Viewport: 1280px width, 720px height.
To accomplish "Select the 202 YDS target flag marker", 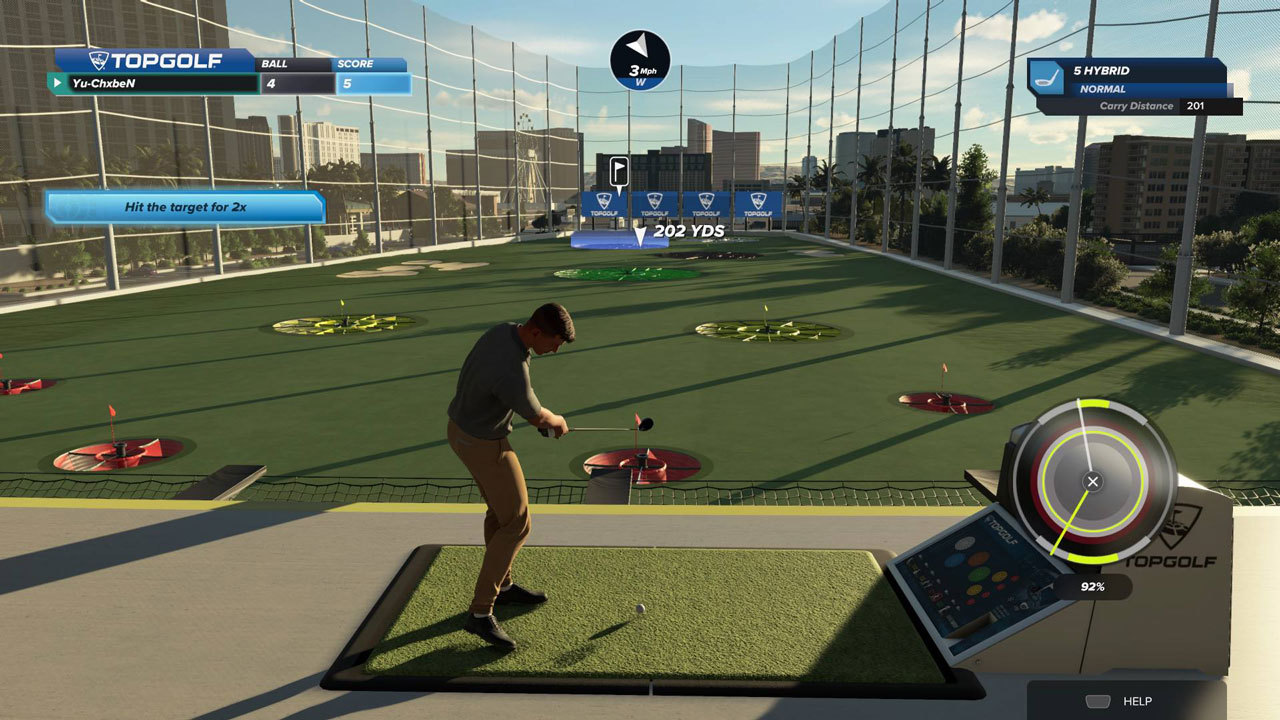I will tap(619, 171).
